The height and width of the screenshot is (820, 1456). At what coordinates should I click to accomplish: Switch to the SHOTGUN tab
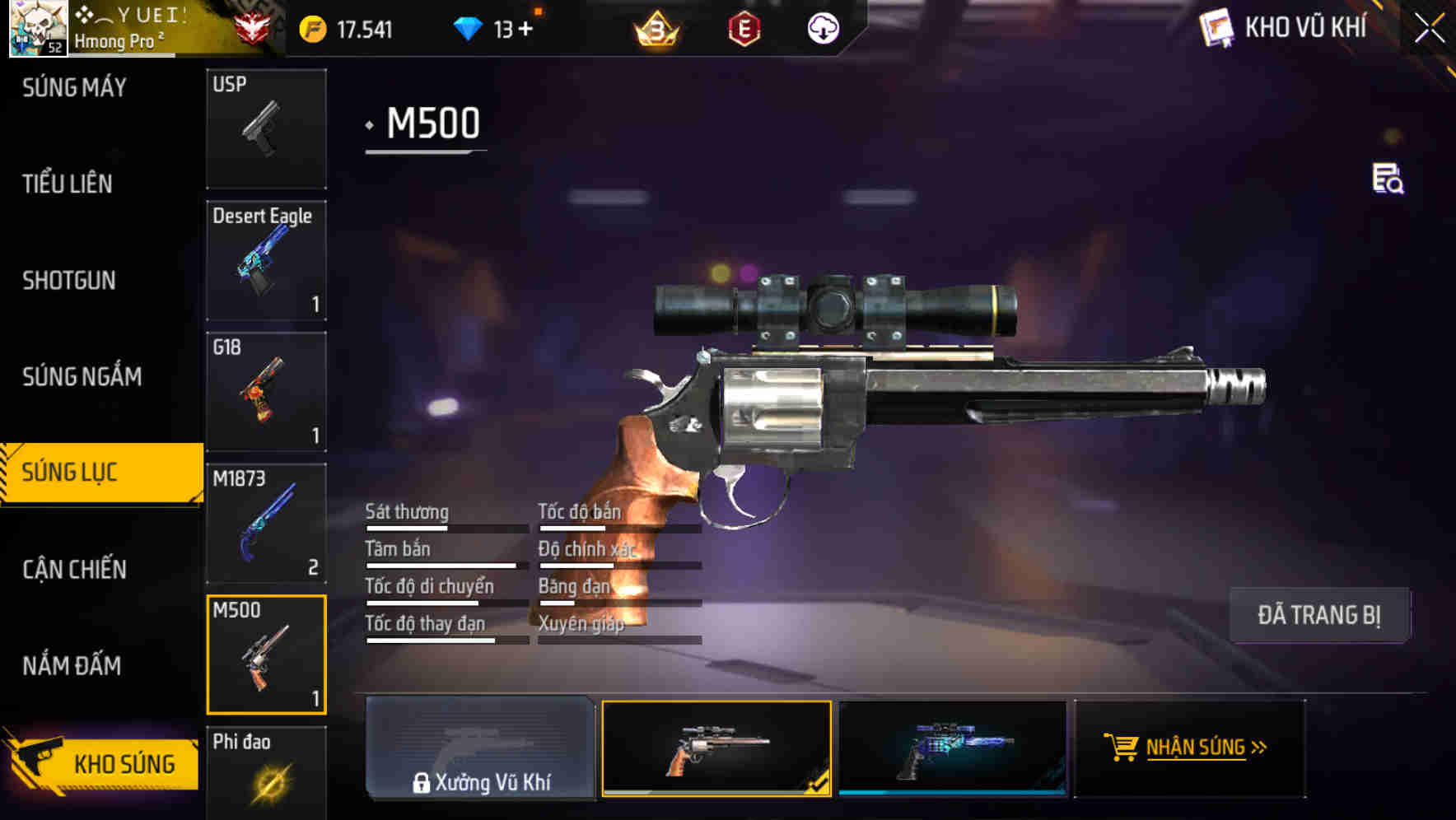[69, 280]
